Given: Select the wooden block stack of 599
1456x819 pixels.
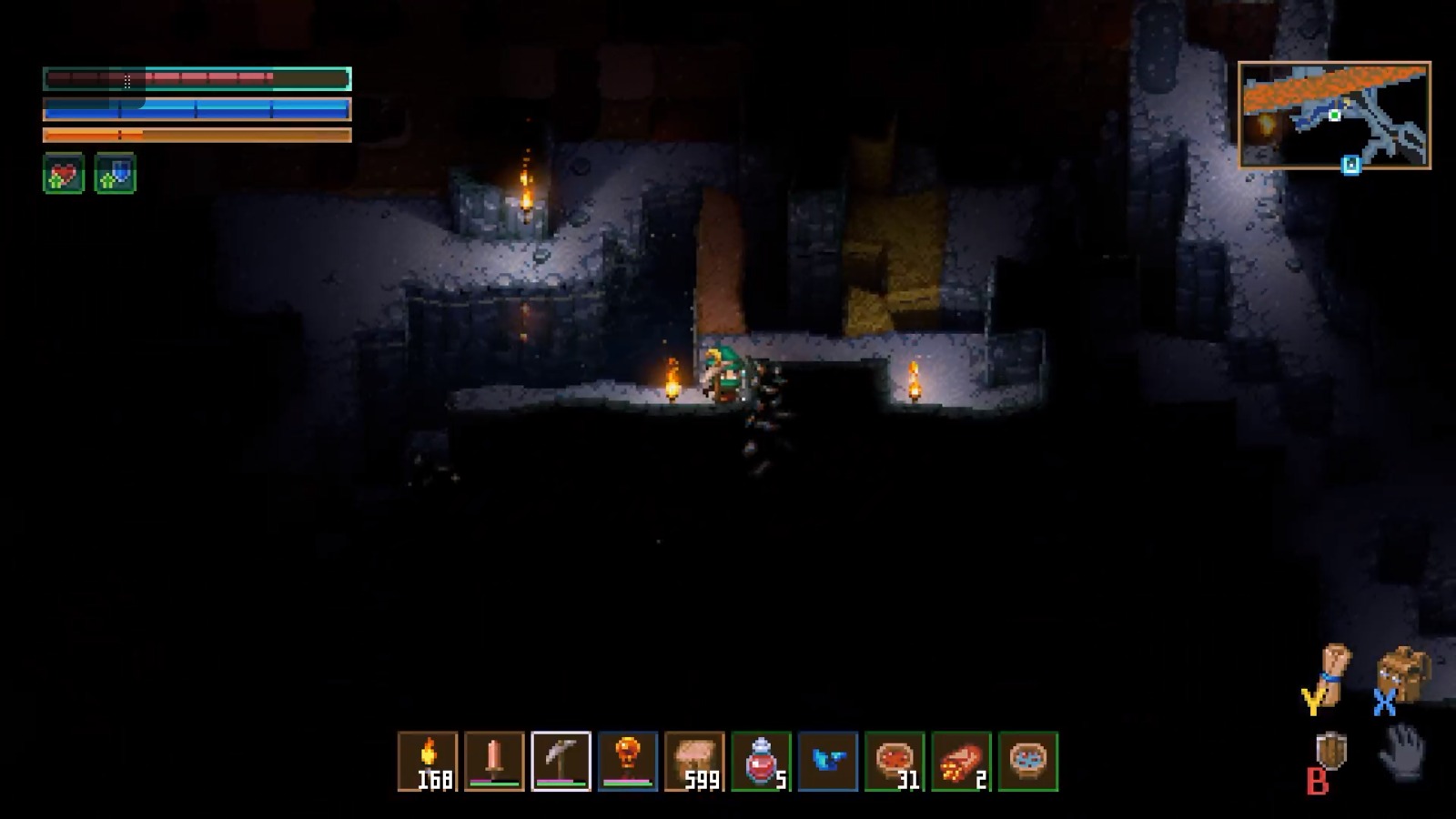Looking at the screenshot, I should click(x=694, y=761).
